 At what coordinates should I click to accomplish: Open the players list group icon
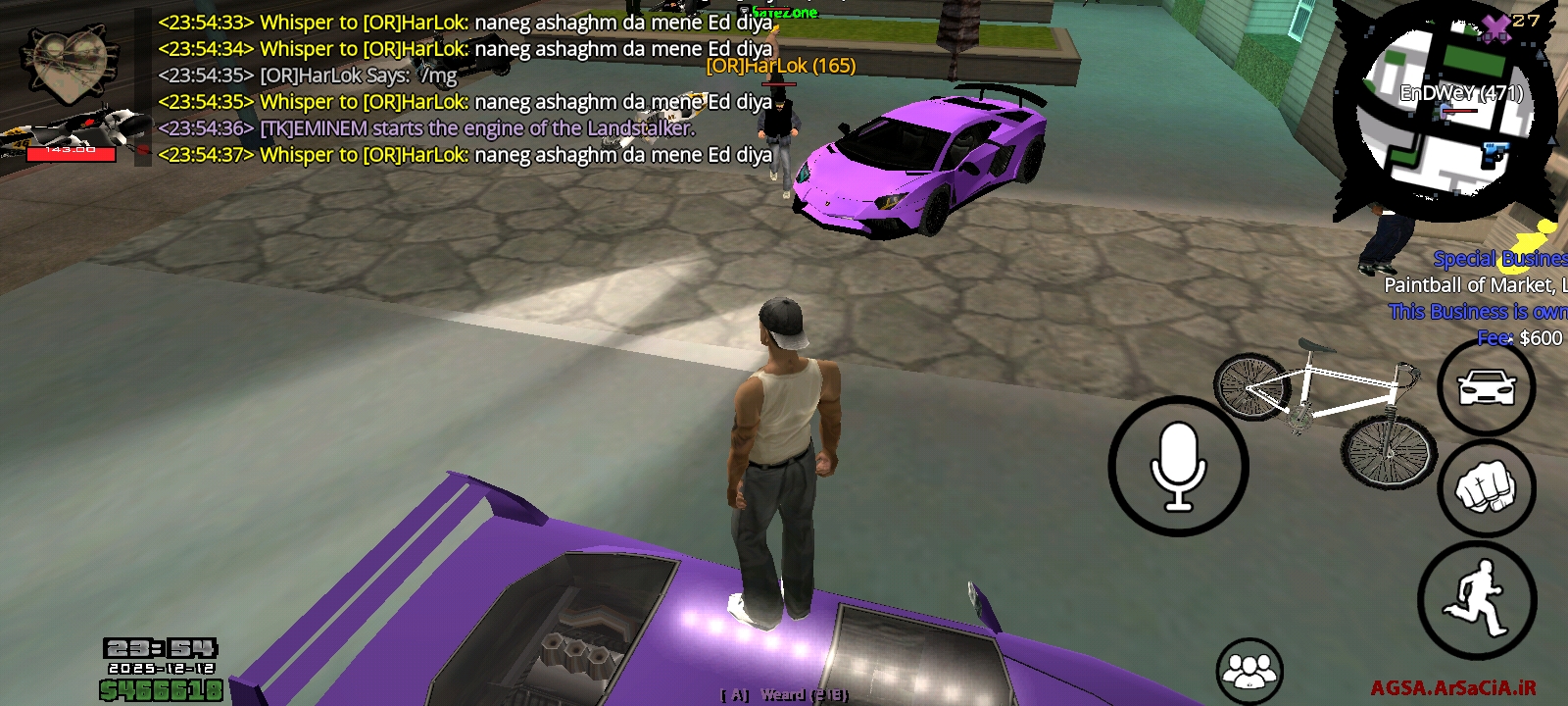click(x=1249, y=671)
